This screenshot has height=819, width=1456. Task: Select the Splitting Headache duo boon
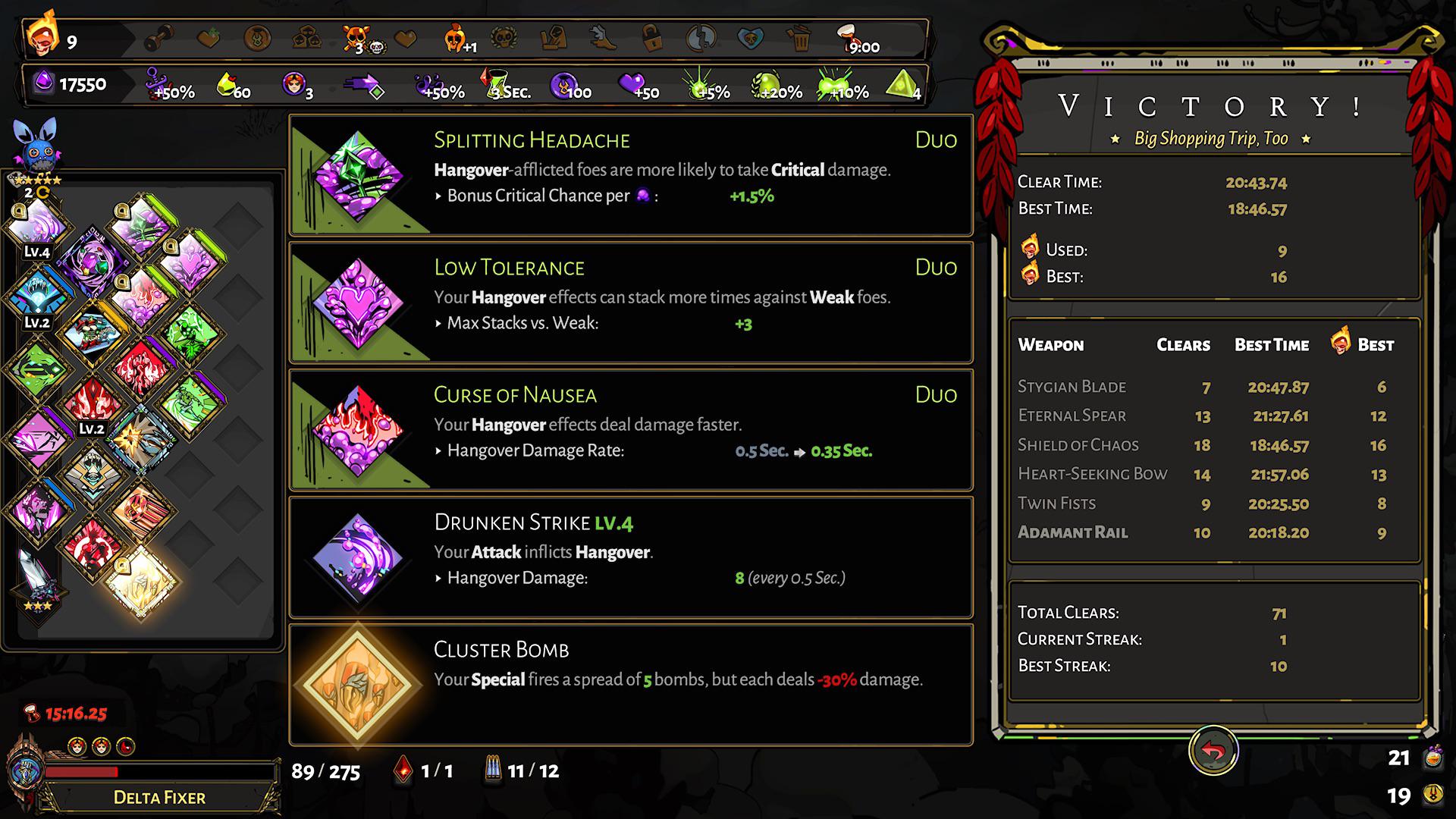coord(629,174)
